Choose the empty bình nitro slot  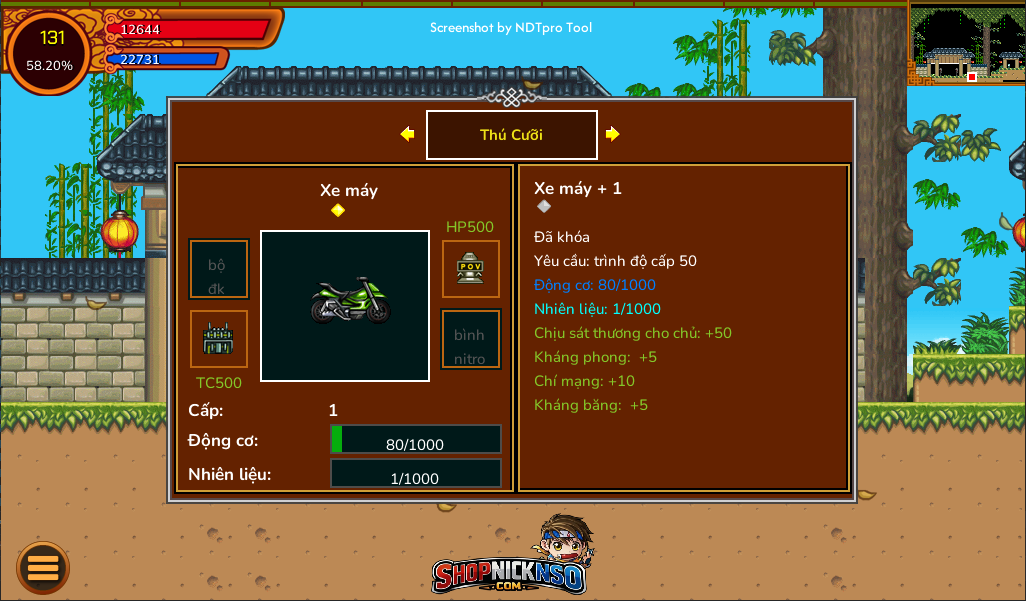[x=470, y=339]
